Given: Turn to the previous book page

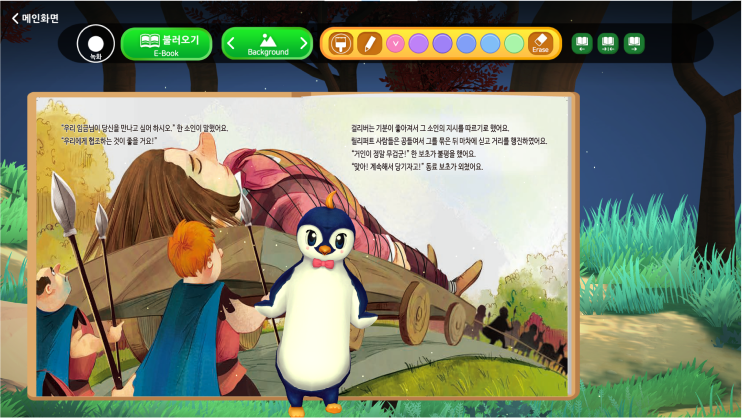Looking at the screenshot, I should 582,43.
